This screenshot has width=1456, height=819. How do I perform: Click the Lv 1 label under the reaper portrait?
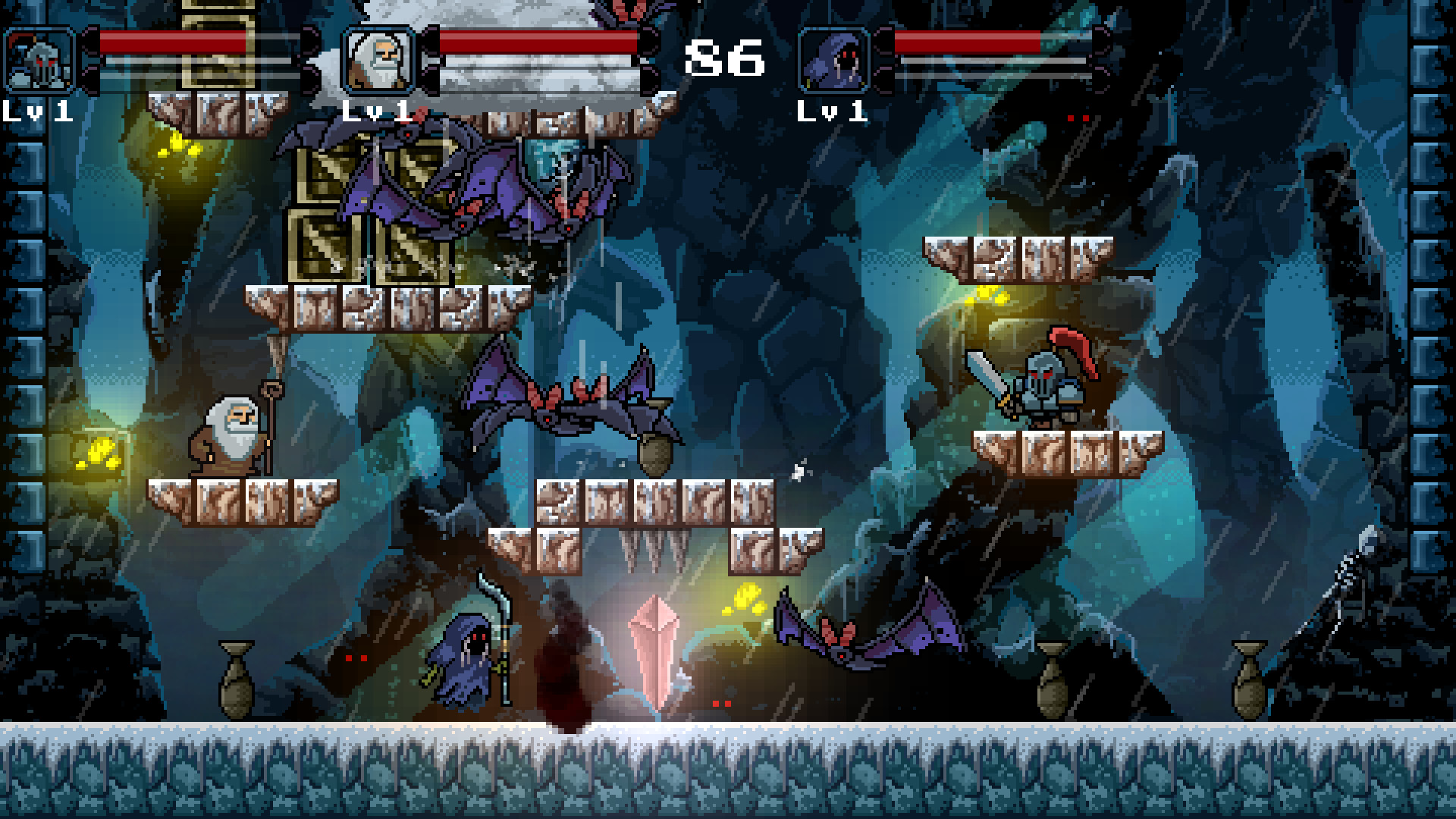pos(832,112)
